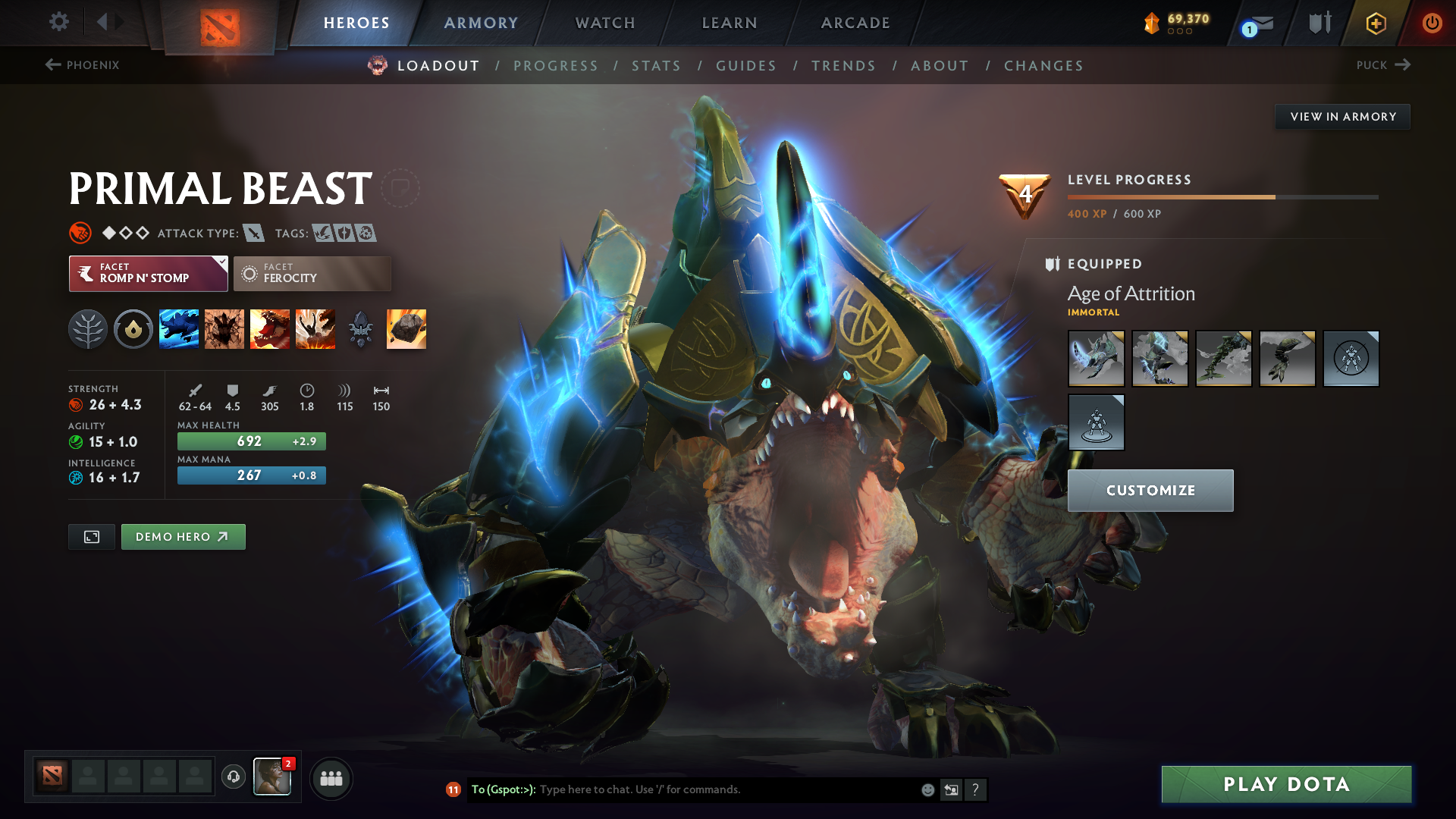This screenshot has width=1456, height=819.
Task: Click the Pulverize ultimate ability icon
Action: [x=315, y=328]
